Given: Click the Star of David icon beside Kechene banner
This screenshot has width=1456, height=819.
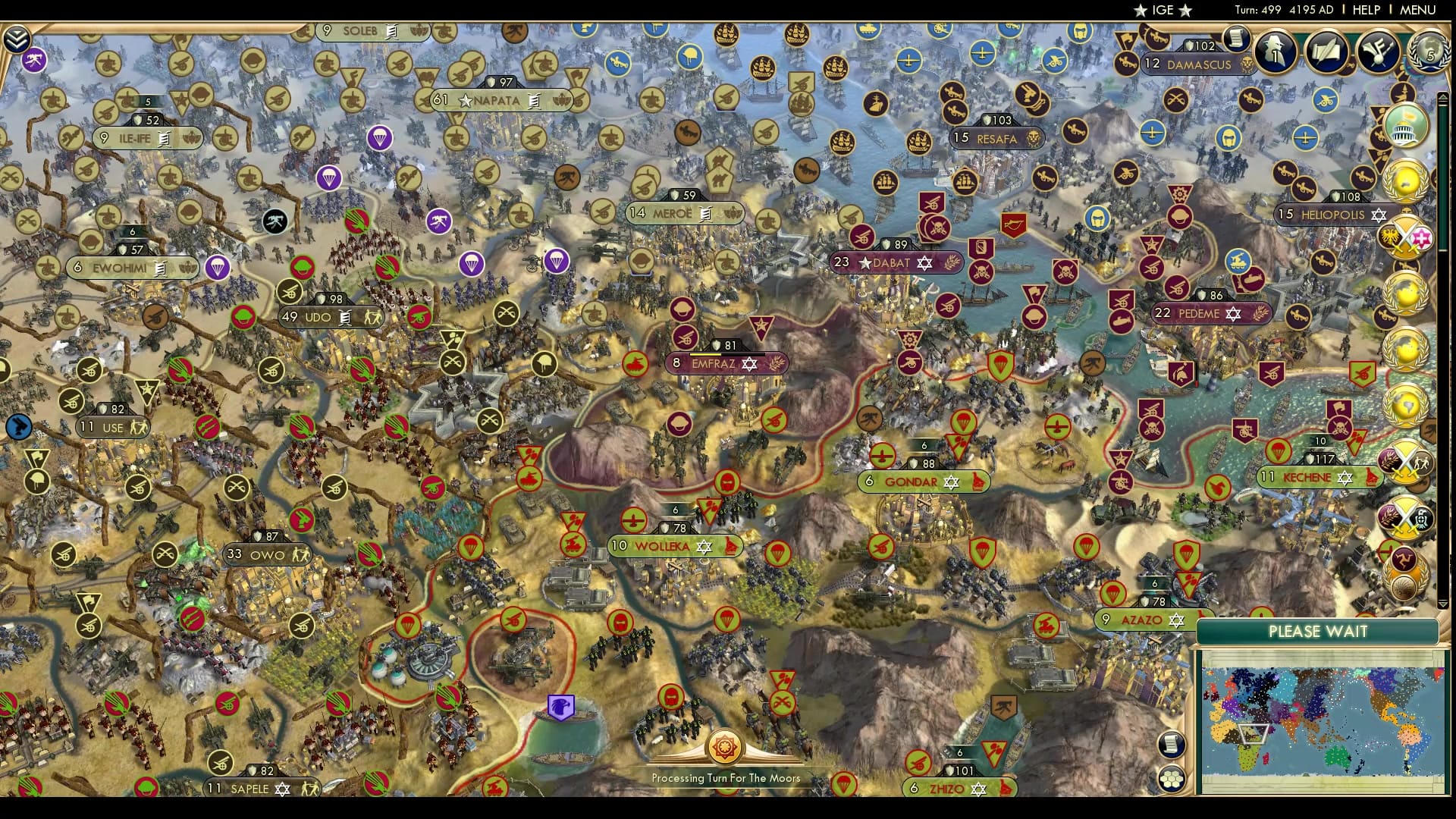Looking at the screenshot, I should click(x=1344, y=479).
